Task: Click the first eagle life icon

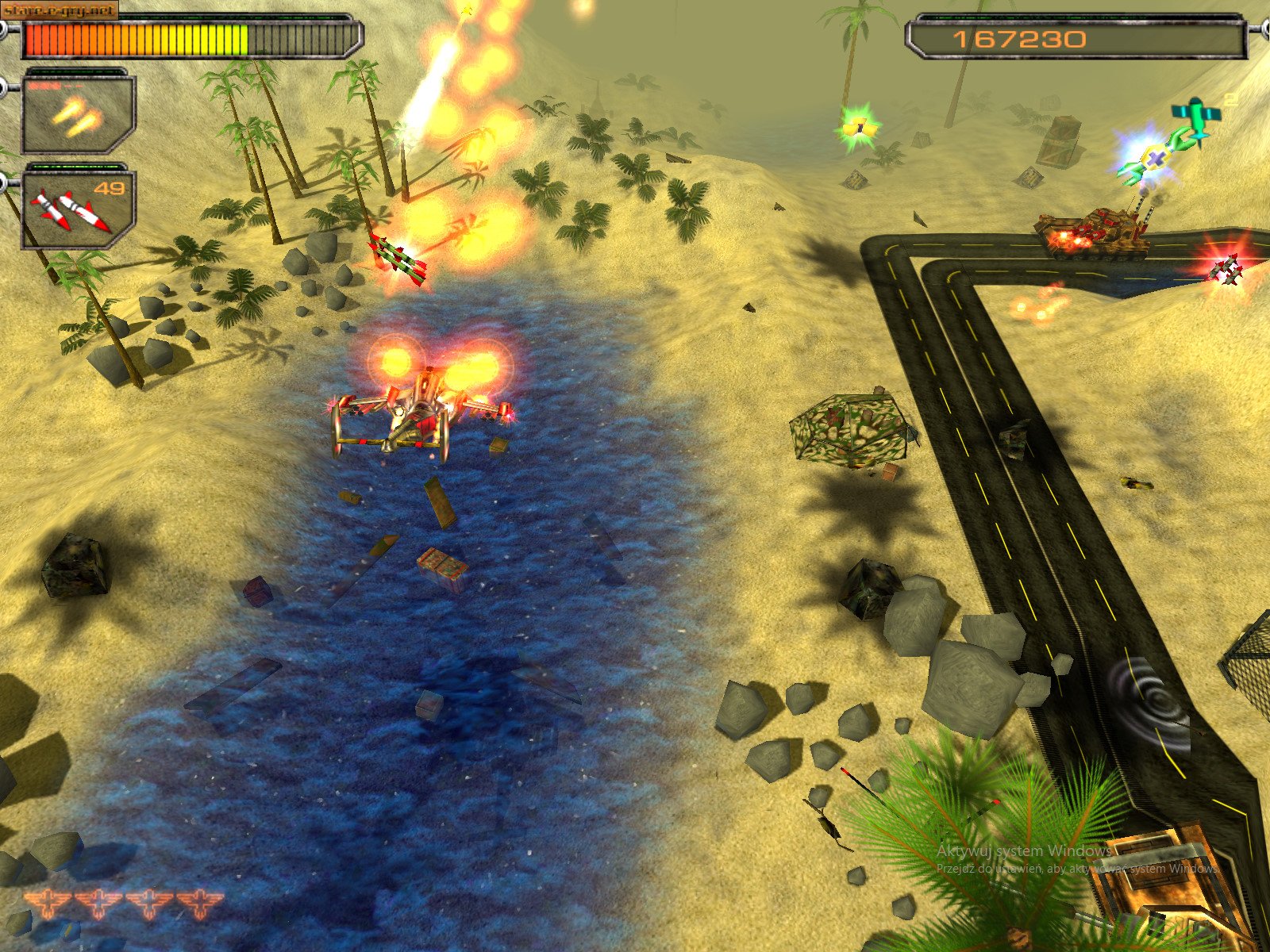Action: [48, 900]
